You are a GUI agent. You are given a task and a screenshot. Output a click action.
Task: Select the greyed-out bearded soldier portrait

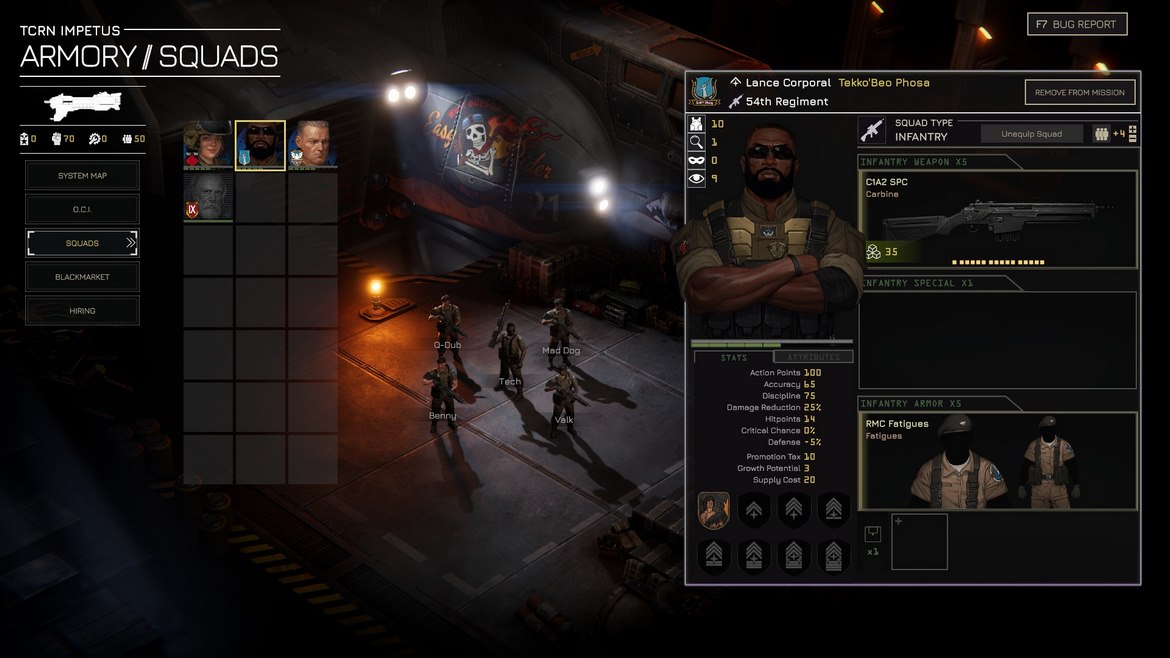208,197
